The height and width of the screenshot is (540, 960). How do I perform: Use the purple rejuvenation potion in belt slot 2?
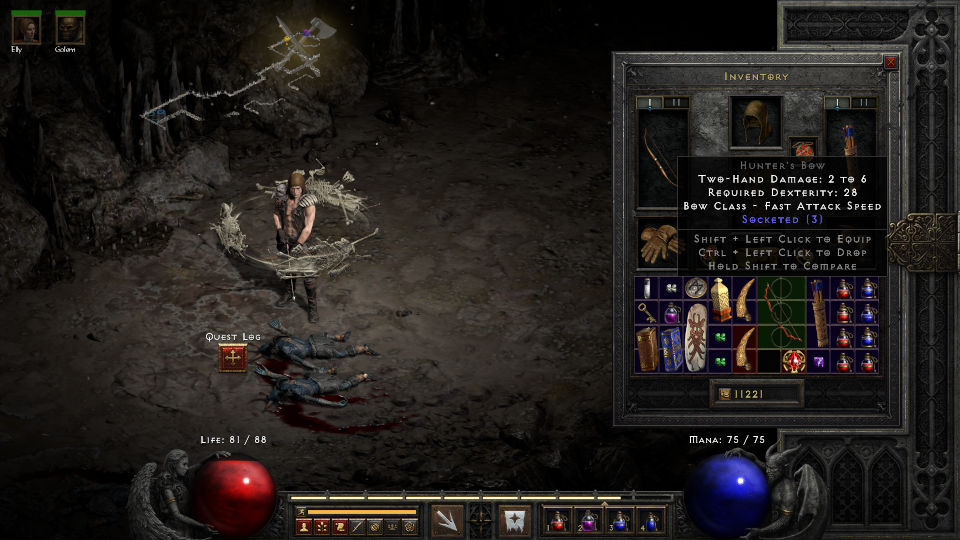pos(589,520)
